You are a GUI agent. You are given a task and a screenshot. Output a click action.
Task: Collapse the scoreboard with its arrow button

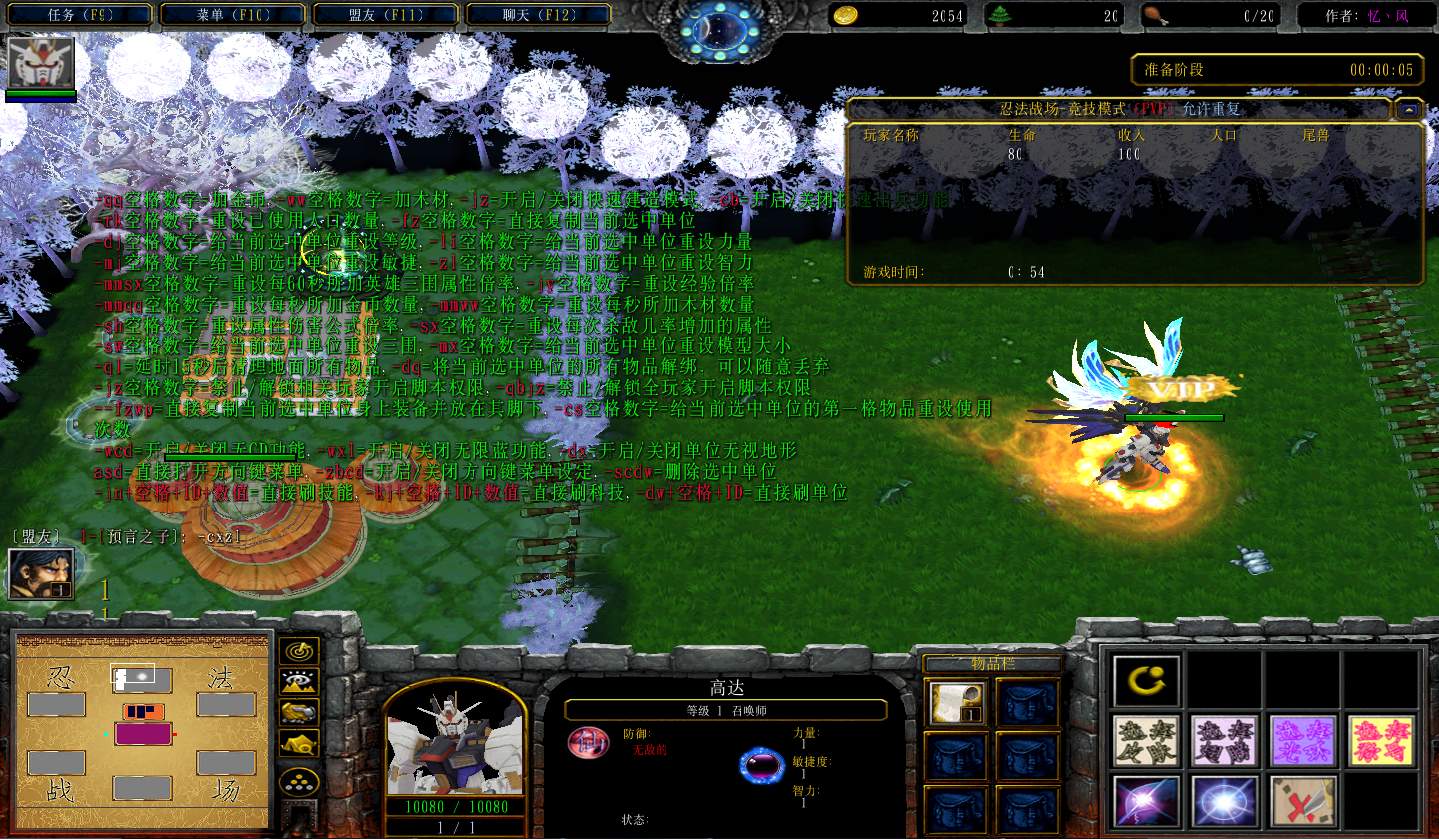pos(1409,108)
